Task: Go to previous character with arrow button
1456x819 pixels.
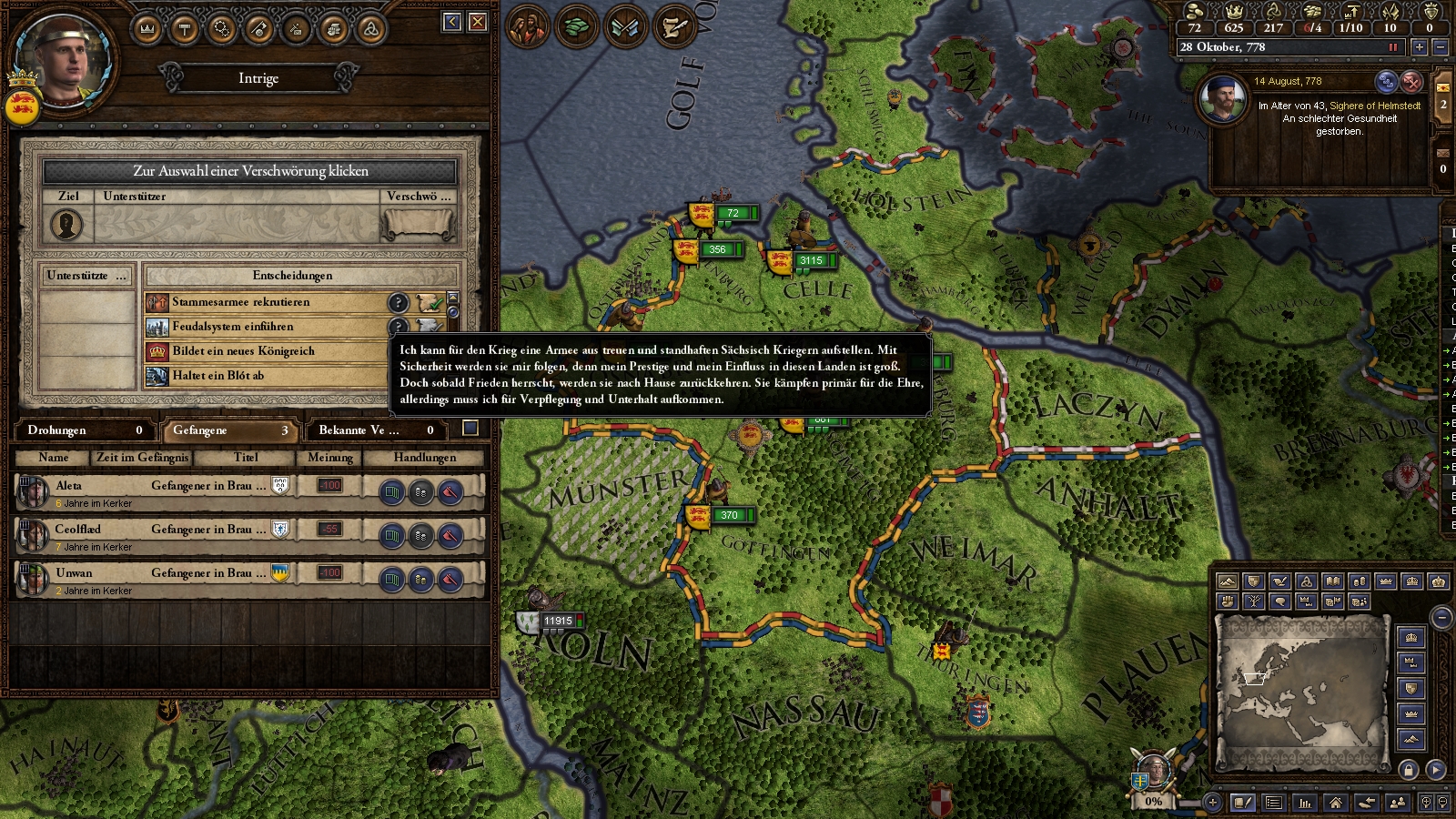Action: [452, 22]
